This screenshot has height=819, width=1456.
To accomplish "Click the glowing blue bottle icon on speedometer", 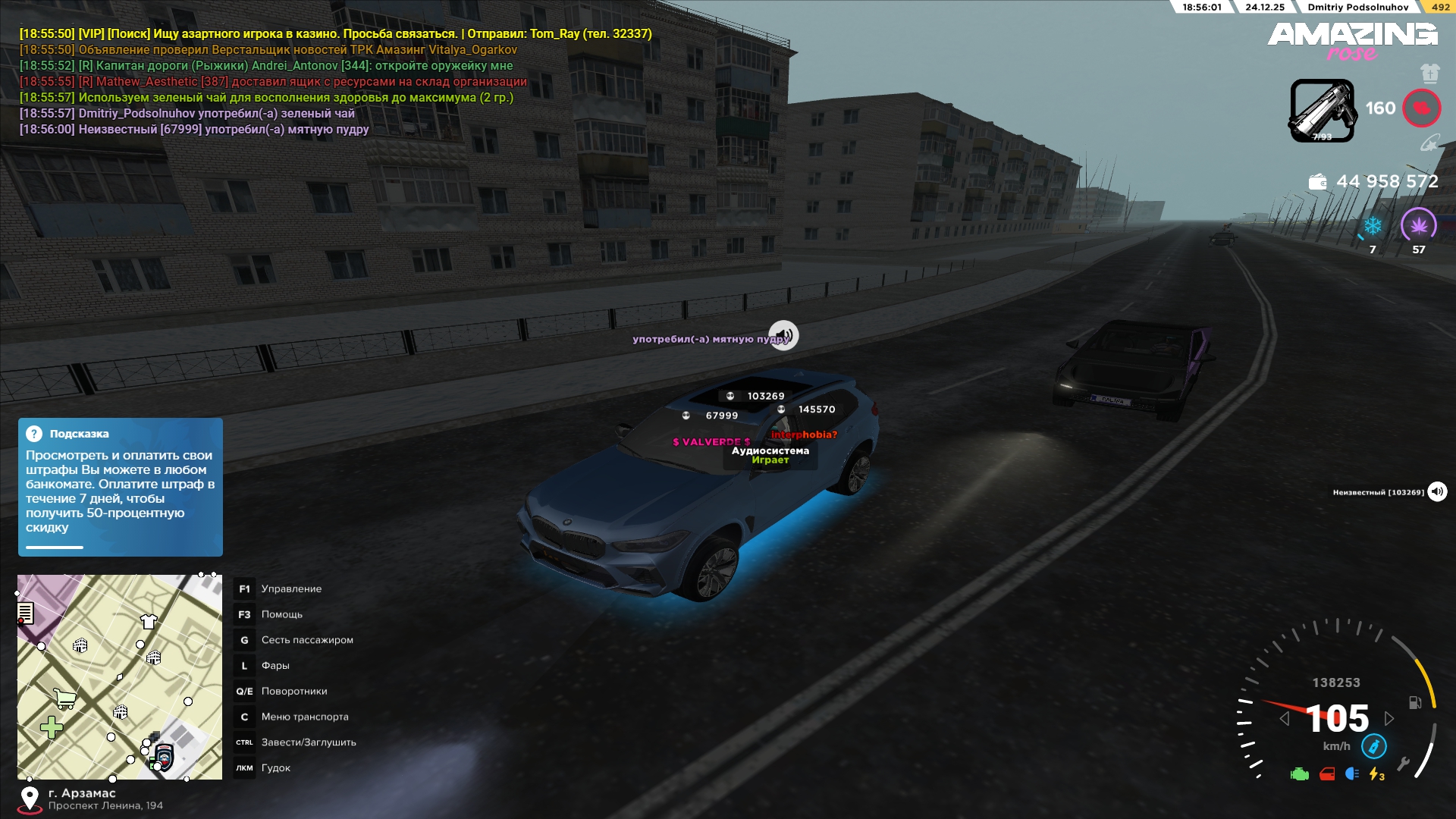I will point(1373,746).
